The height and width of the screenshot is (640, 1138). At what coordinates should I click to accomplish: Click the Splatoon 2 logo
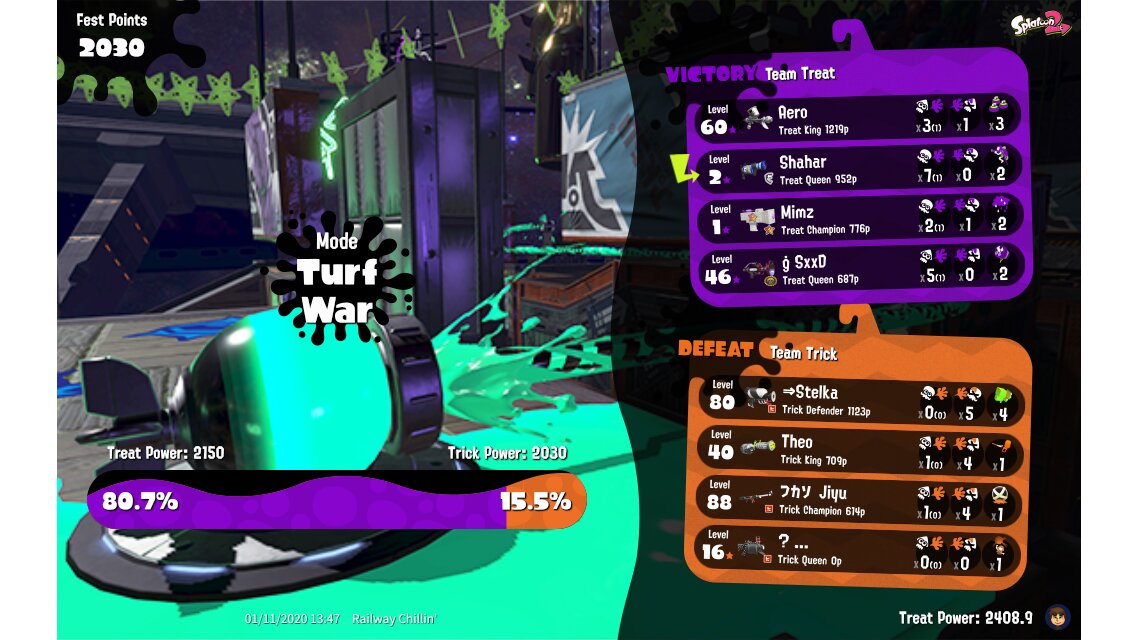1040,25
